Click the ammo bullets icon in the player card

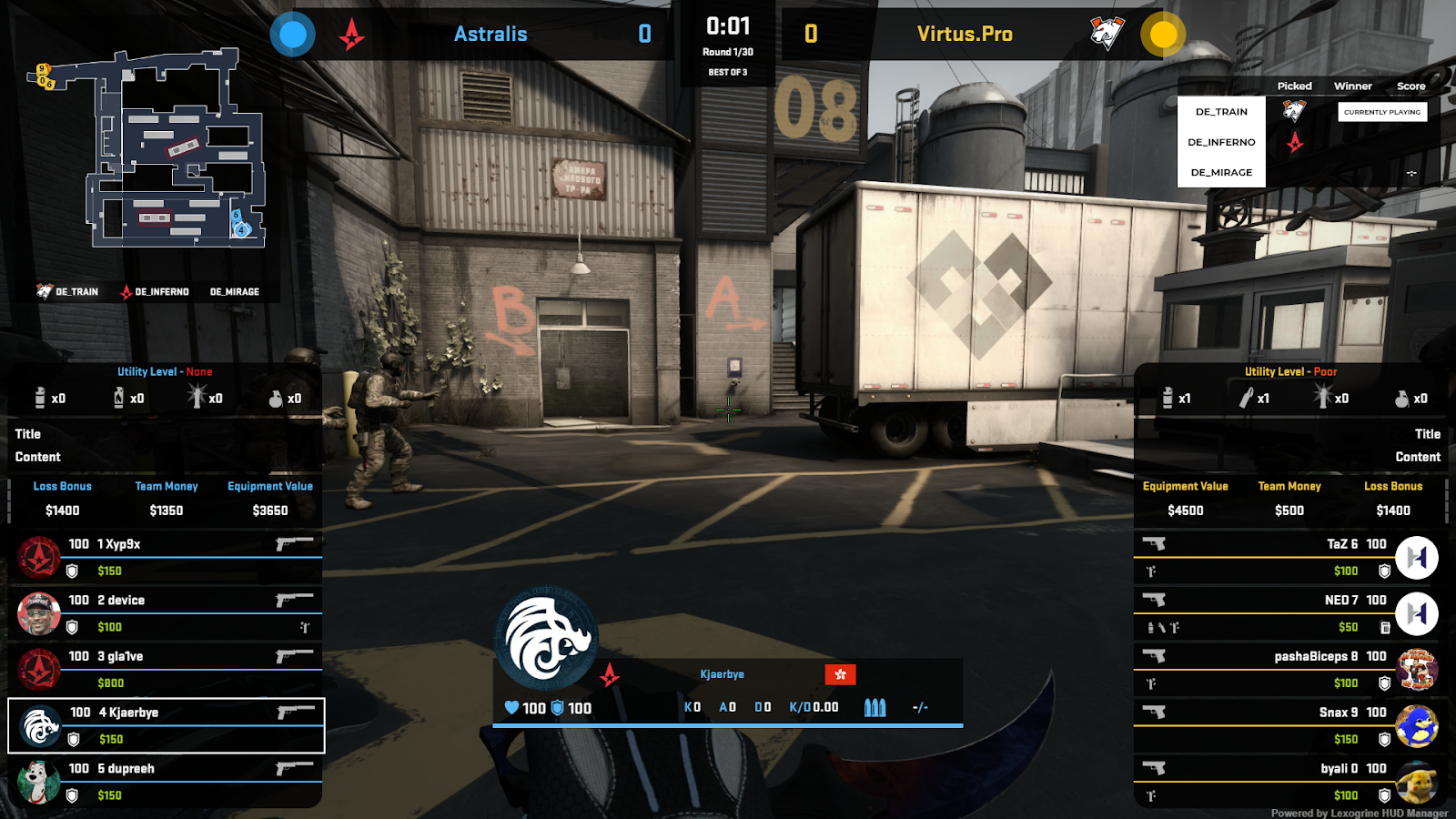[x=874, y=708]
